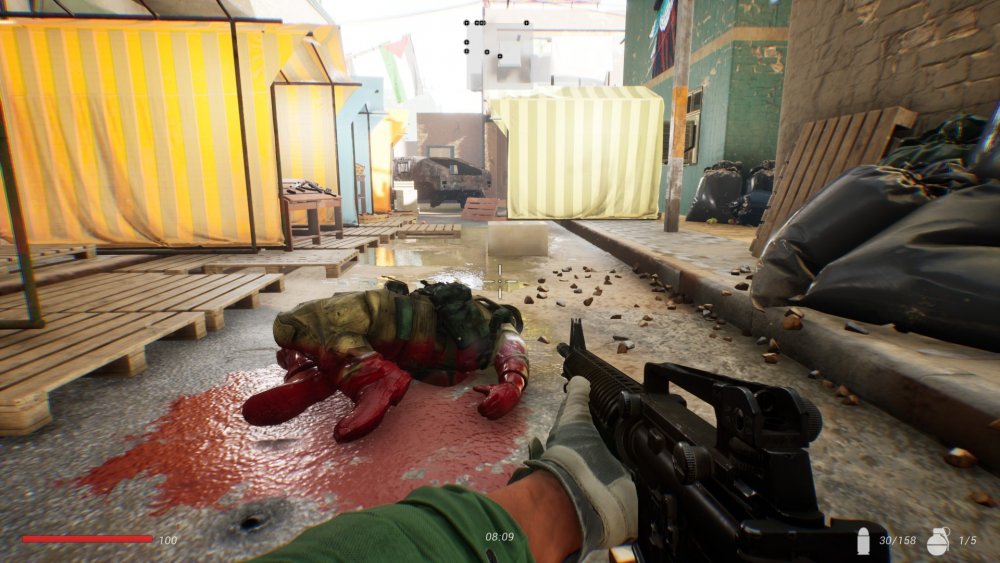Screen dimensions: 1000x563
Task: Select the grenade icon in the HUD
Action: click(938, 540)
